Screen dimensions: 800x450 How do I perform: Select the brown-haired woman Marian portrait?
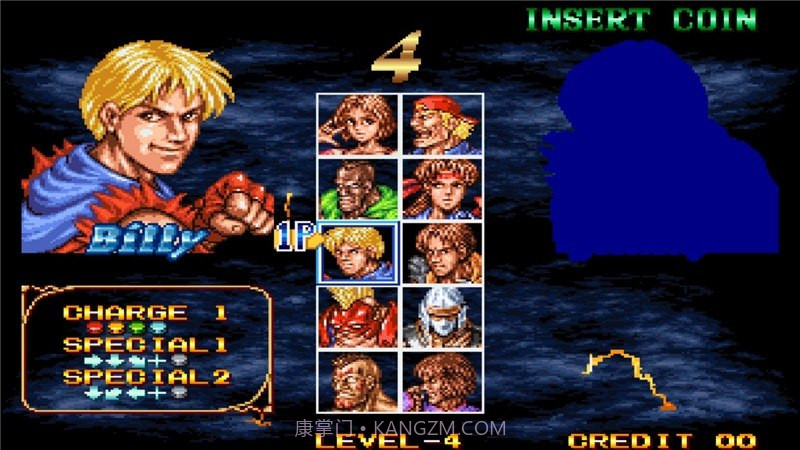click(x=358, y=124)
